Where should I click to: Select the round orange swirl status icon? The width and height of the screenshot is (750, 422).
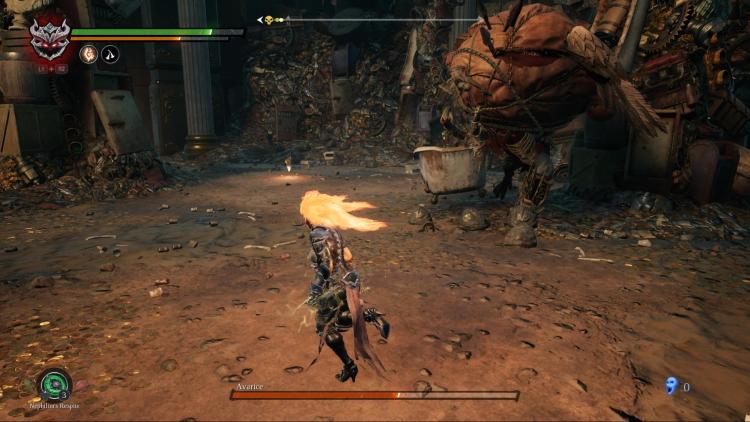point(89,54)
